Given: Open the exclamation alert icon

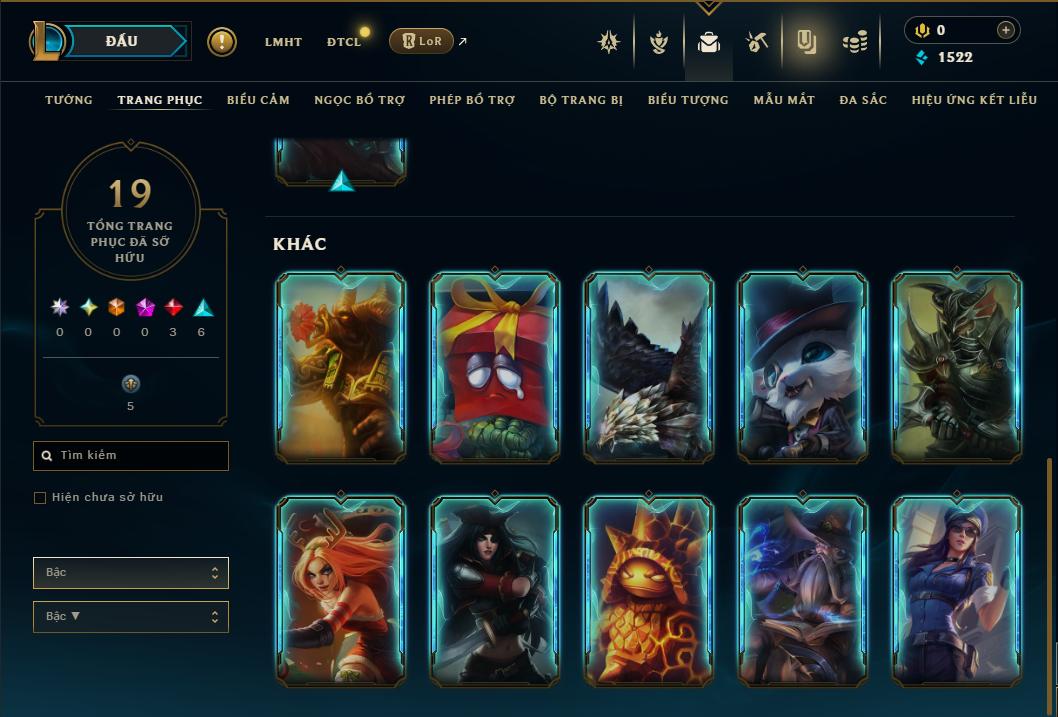Looking at the screenshot, I should pos(222,42).
